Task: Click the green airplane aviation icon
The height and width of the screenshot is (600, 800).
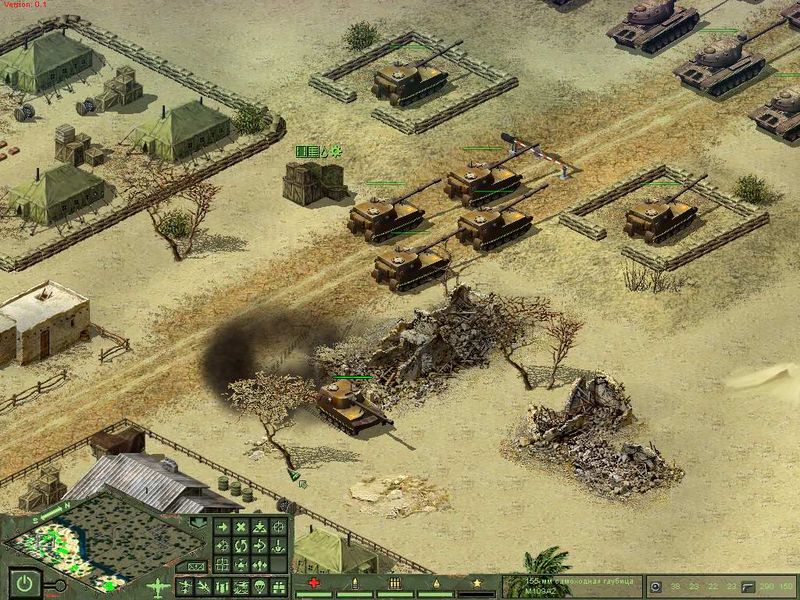Action: [x=157, y=586]
